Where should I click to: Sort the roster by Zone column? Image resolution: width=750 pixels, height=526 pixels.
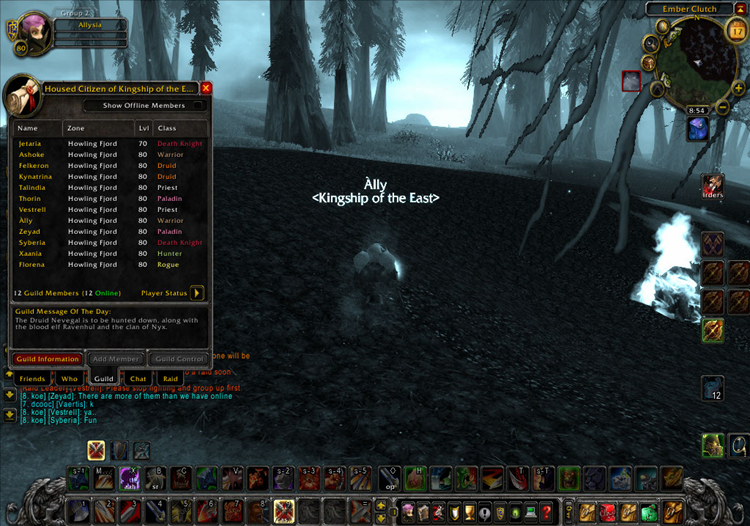(98, 128)
